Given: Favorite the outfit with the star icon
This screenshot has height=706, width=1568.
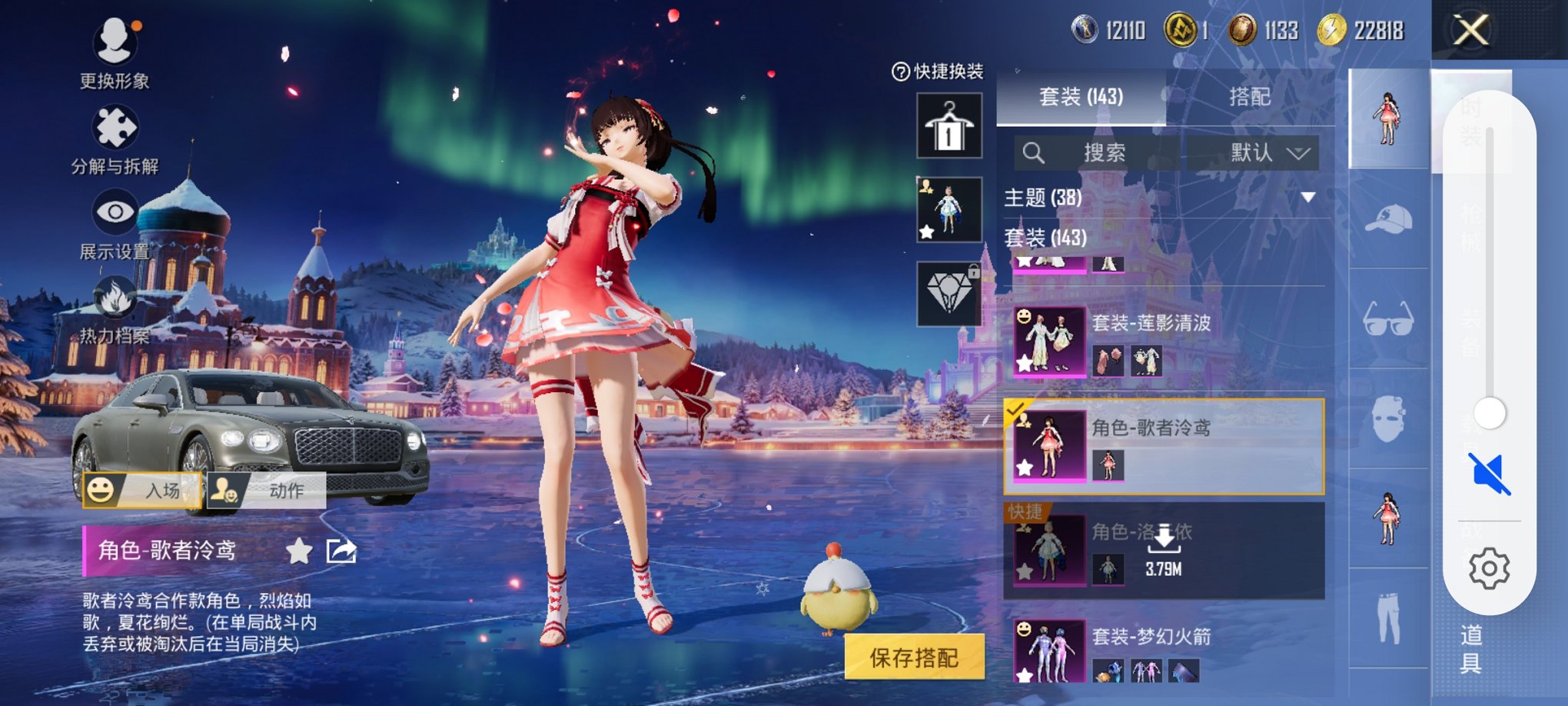Looking at the screenshot, I should coord(299,551).
